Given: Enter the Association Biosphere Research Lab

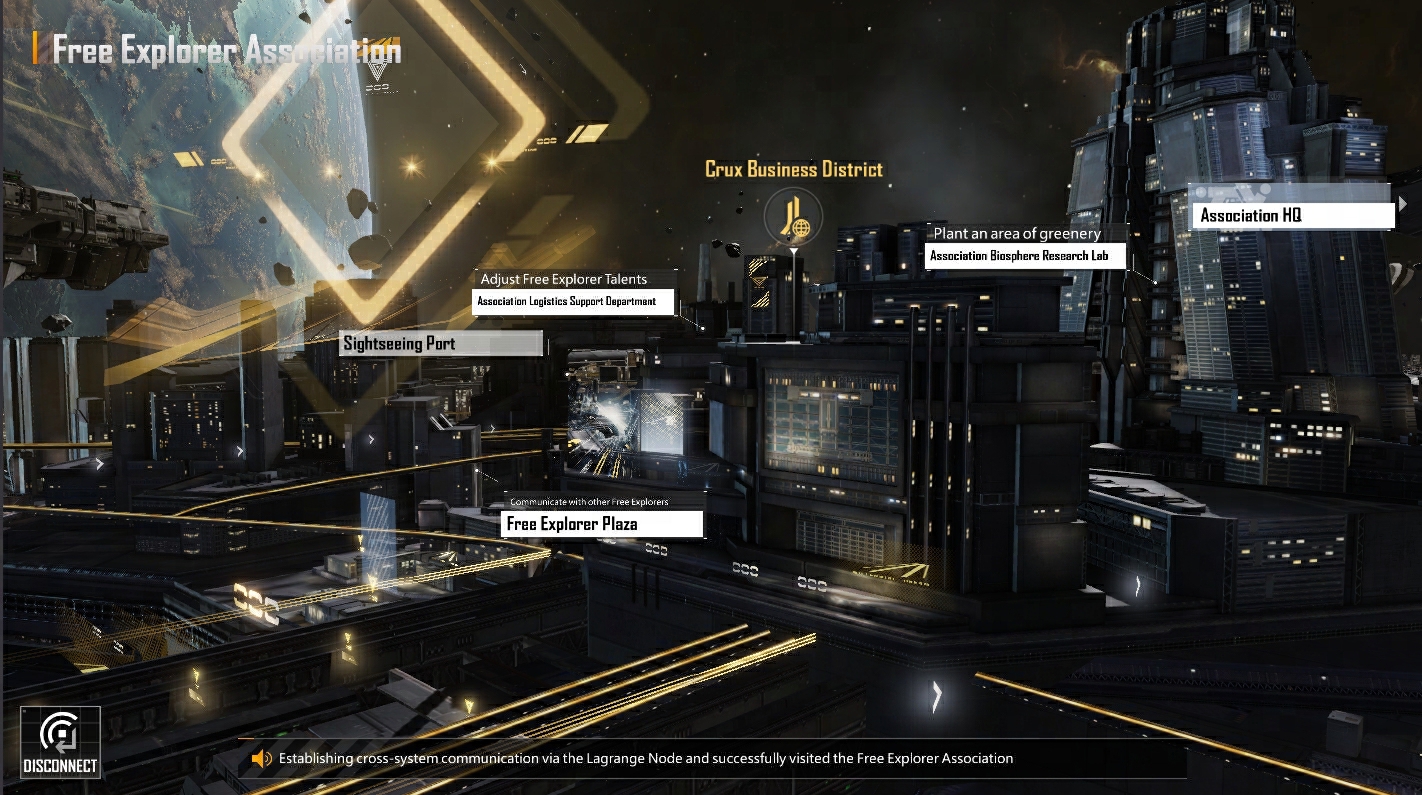Looking at the screenshot, I should point(1026,256).
